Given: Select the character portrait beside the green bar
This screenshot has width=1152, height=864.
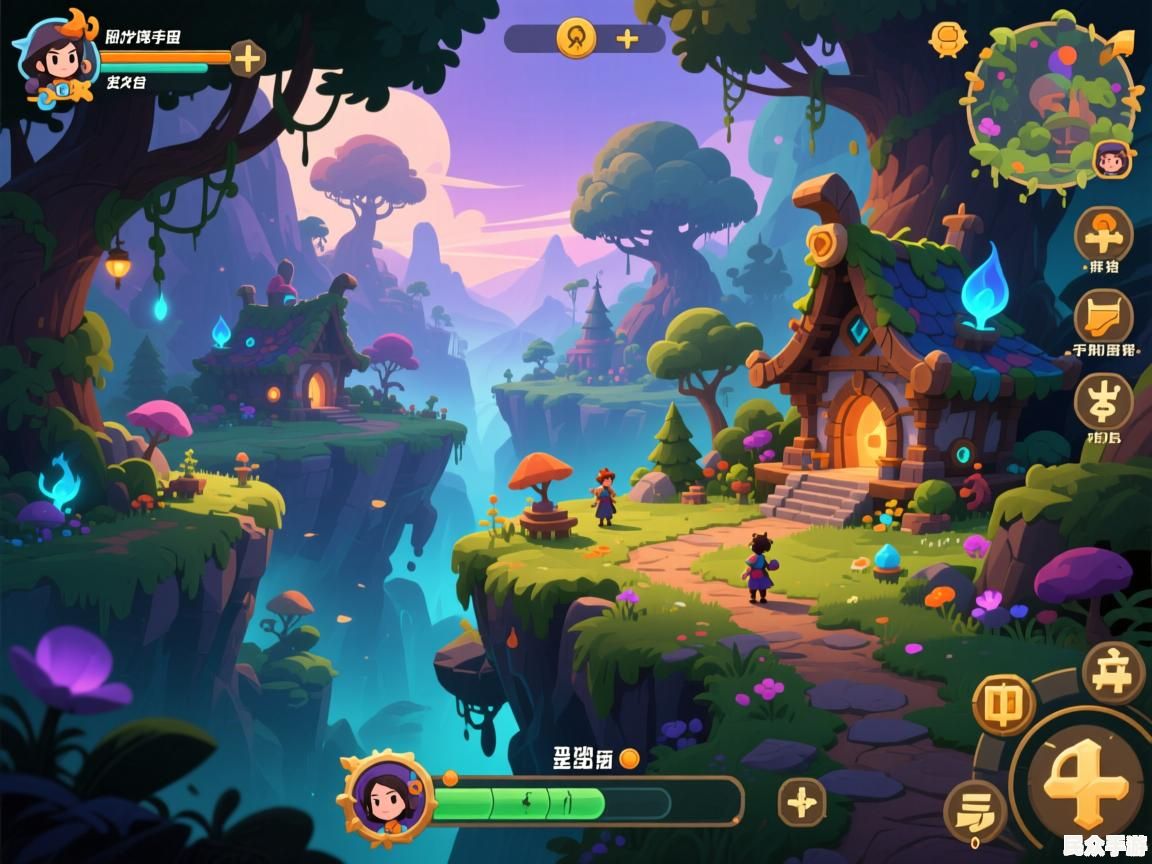Looking at the screenshot, I should pos(386,798).
